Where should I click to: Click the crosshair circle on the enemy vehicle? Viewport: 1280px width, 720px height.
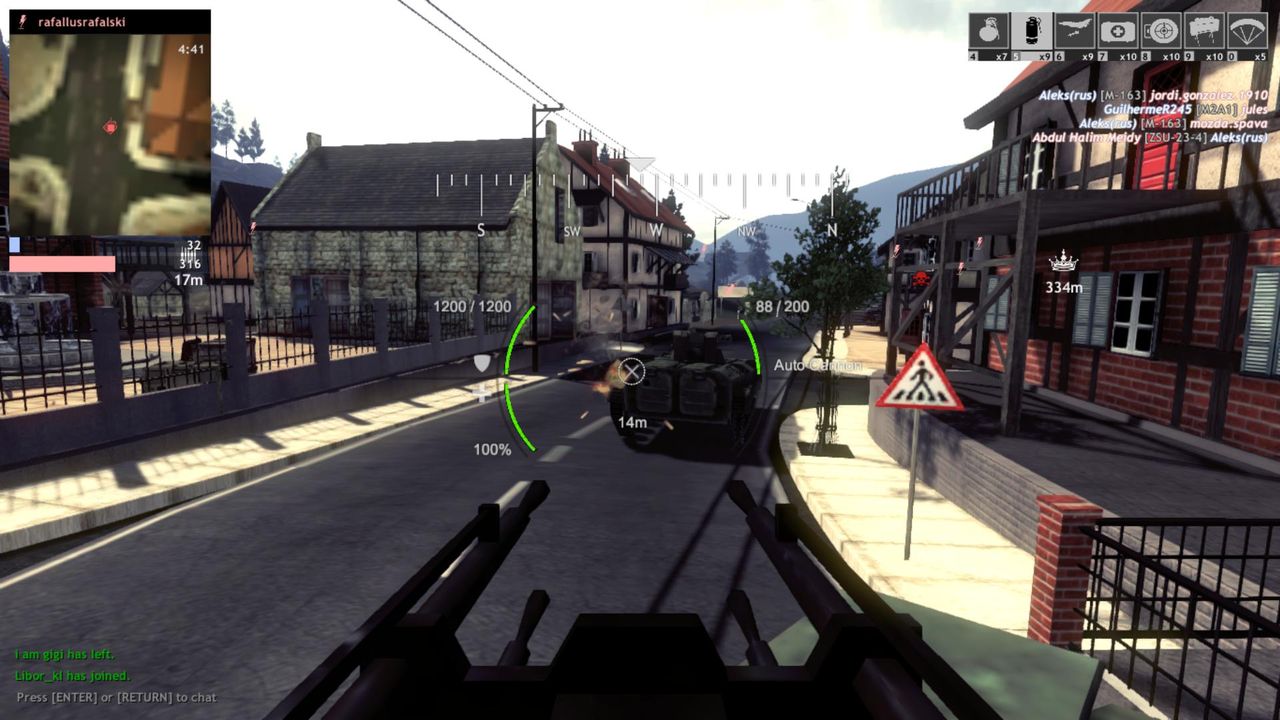pos(634,373)
